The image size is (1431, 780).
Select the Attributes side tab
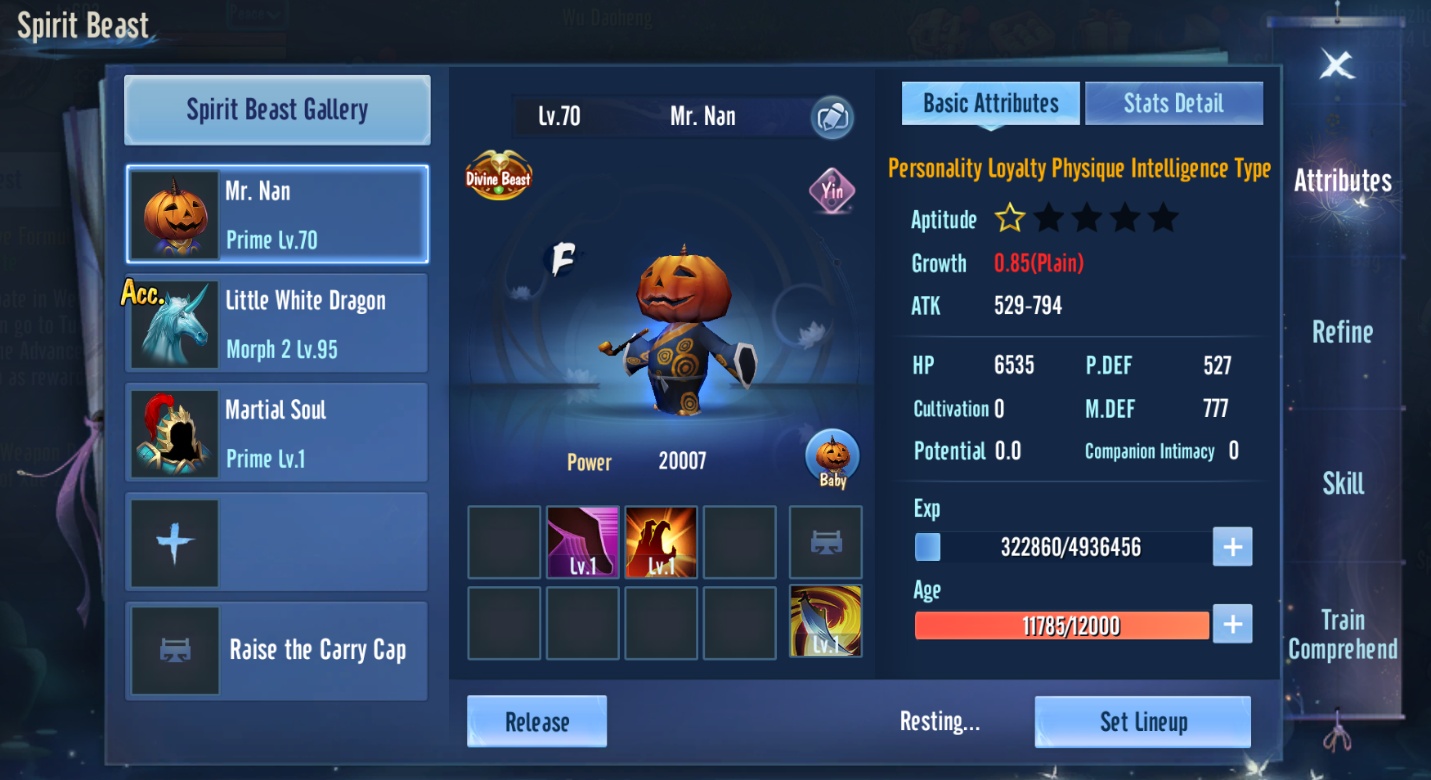pos(1342,181)
